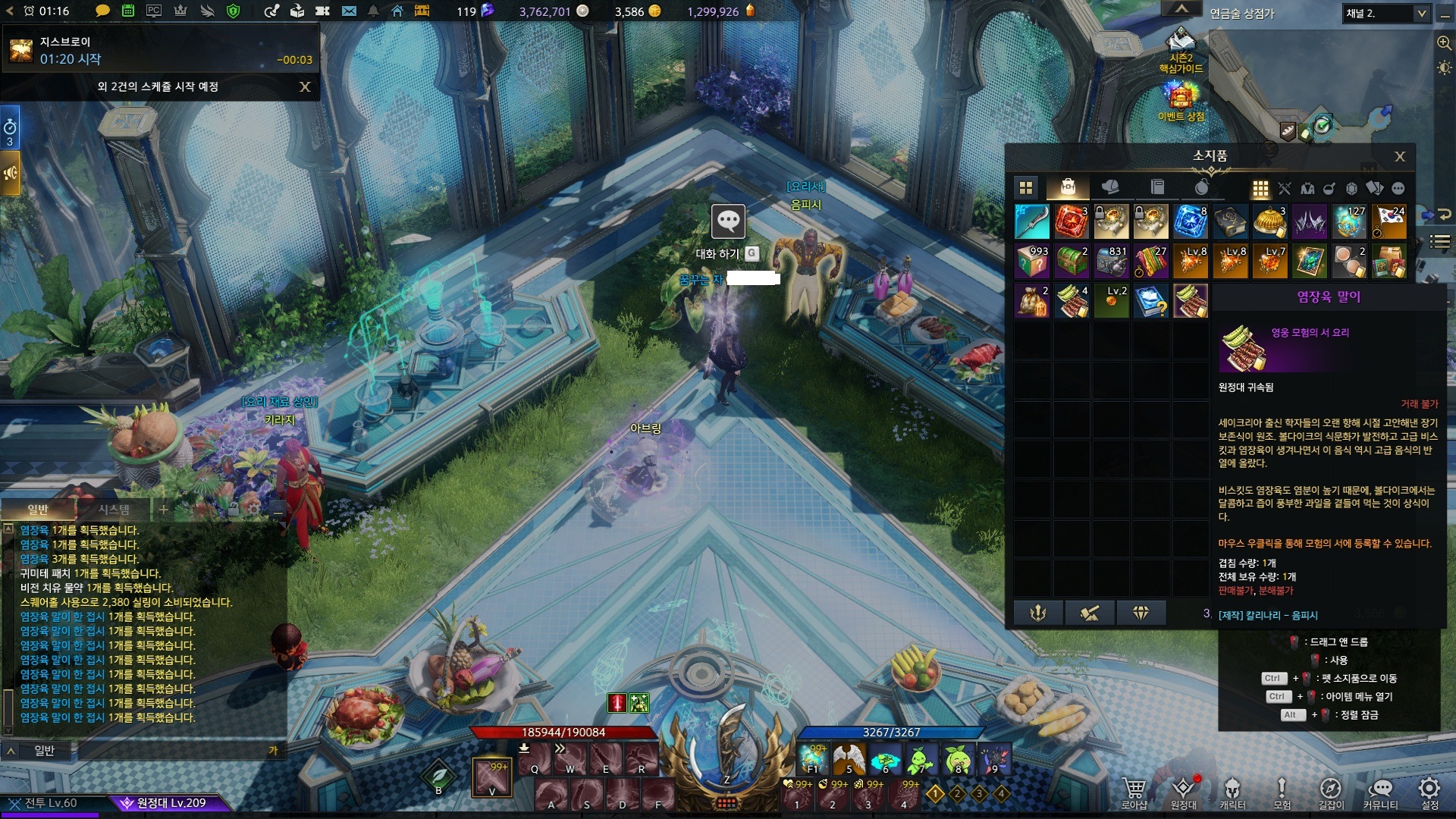Switch chat to the 시스템 tab

pyautogui.click(x=114, y=510)
